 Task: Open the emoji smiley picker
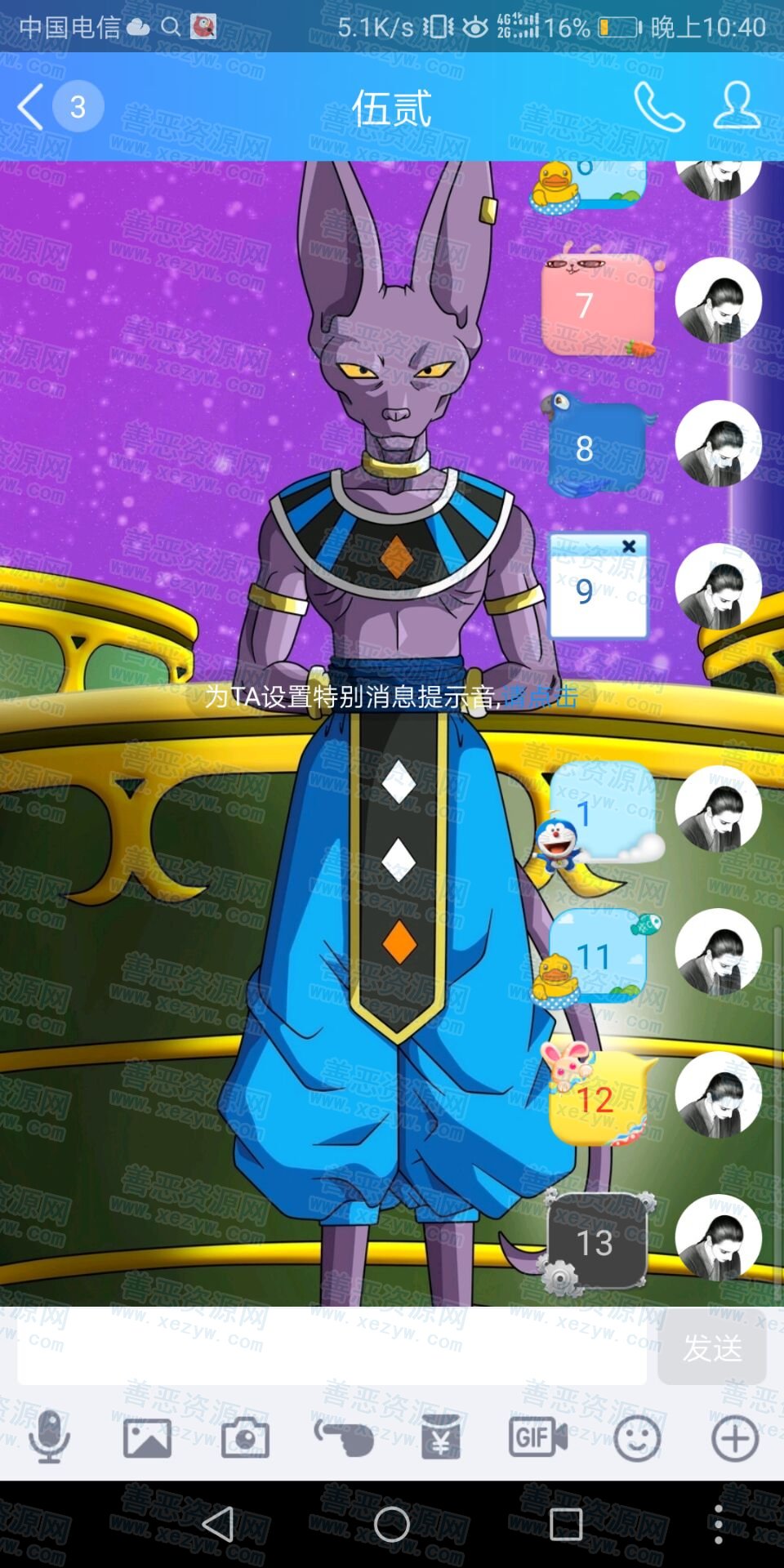pos(637,1437)
